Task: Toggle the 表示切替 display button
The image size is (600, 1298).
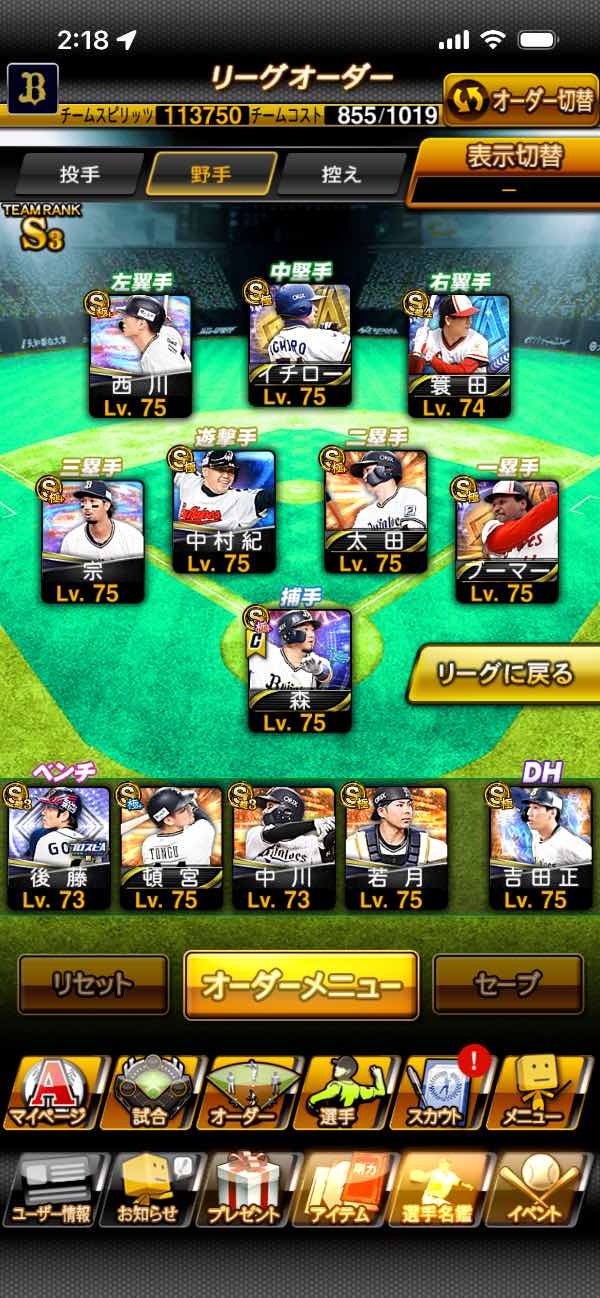Action: 510,168
